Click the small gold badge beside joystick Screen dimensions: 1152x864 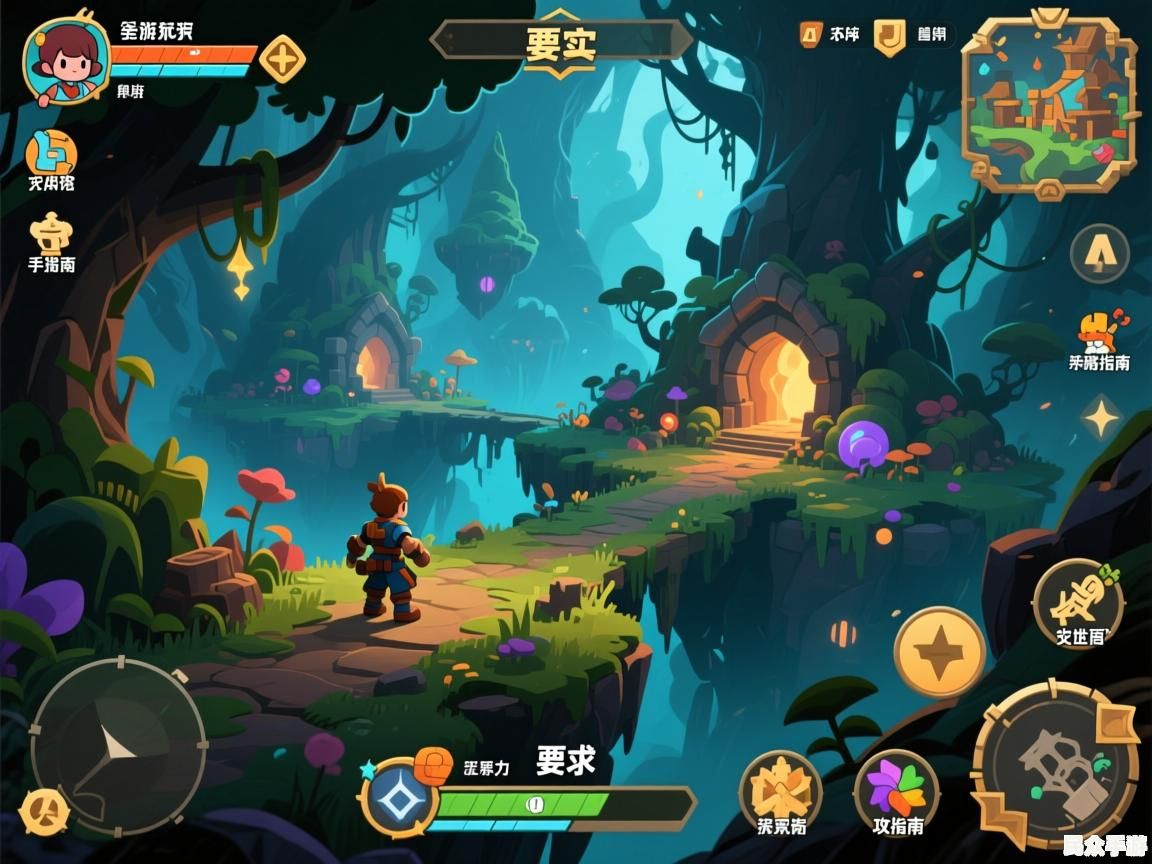point(44,812)
